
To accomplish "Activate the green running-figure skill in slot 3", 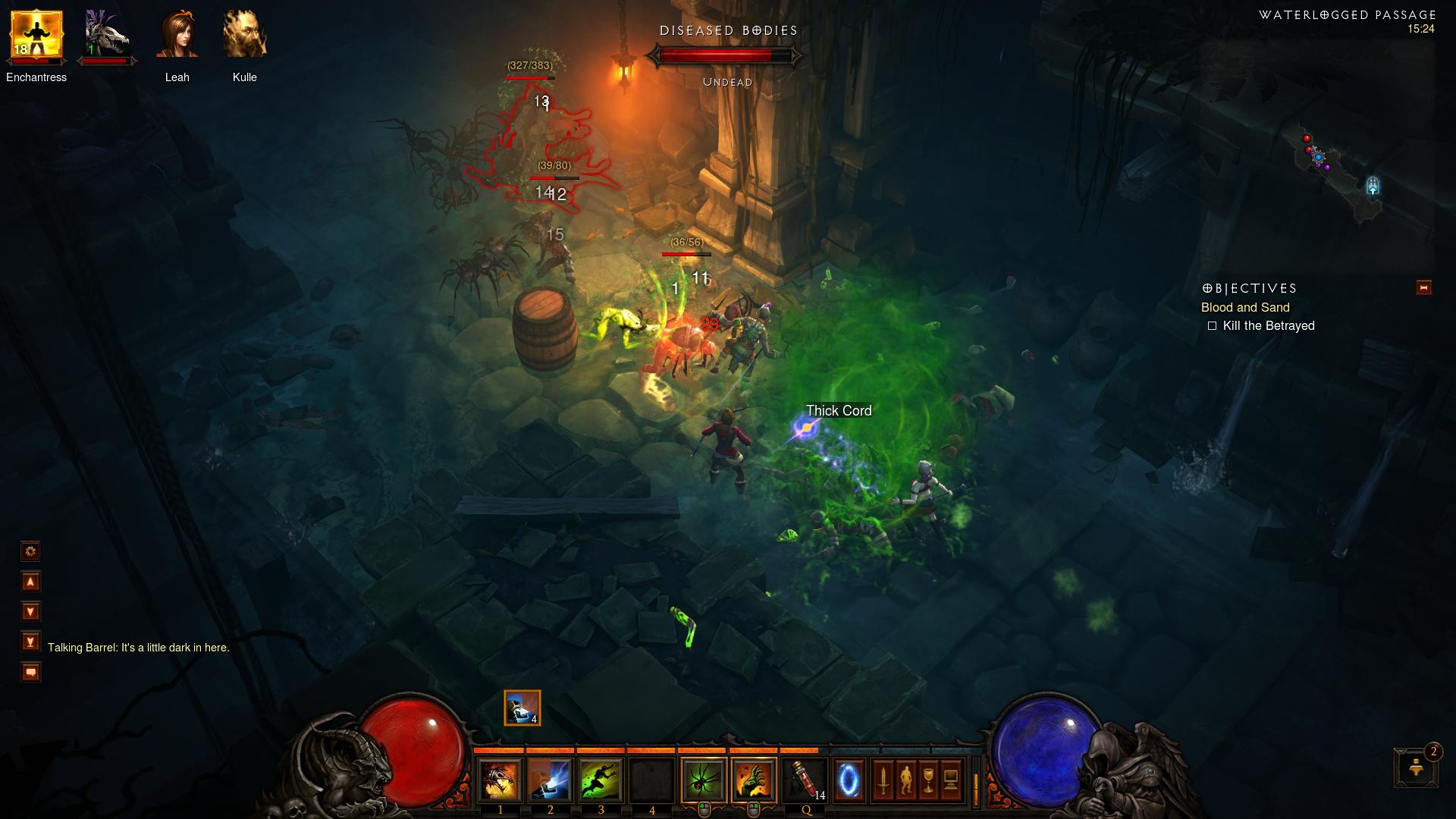I will tap(601, 780).
